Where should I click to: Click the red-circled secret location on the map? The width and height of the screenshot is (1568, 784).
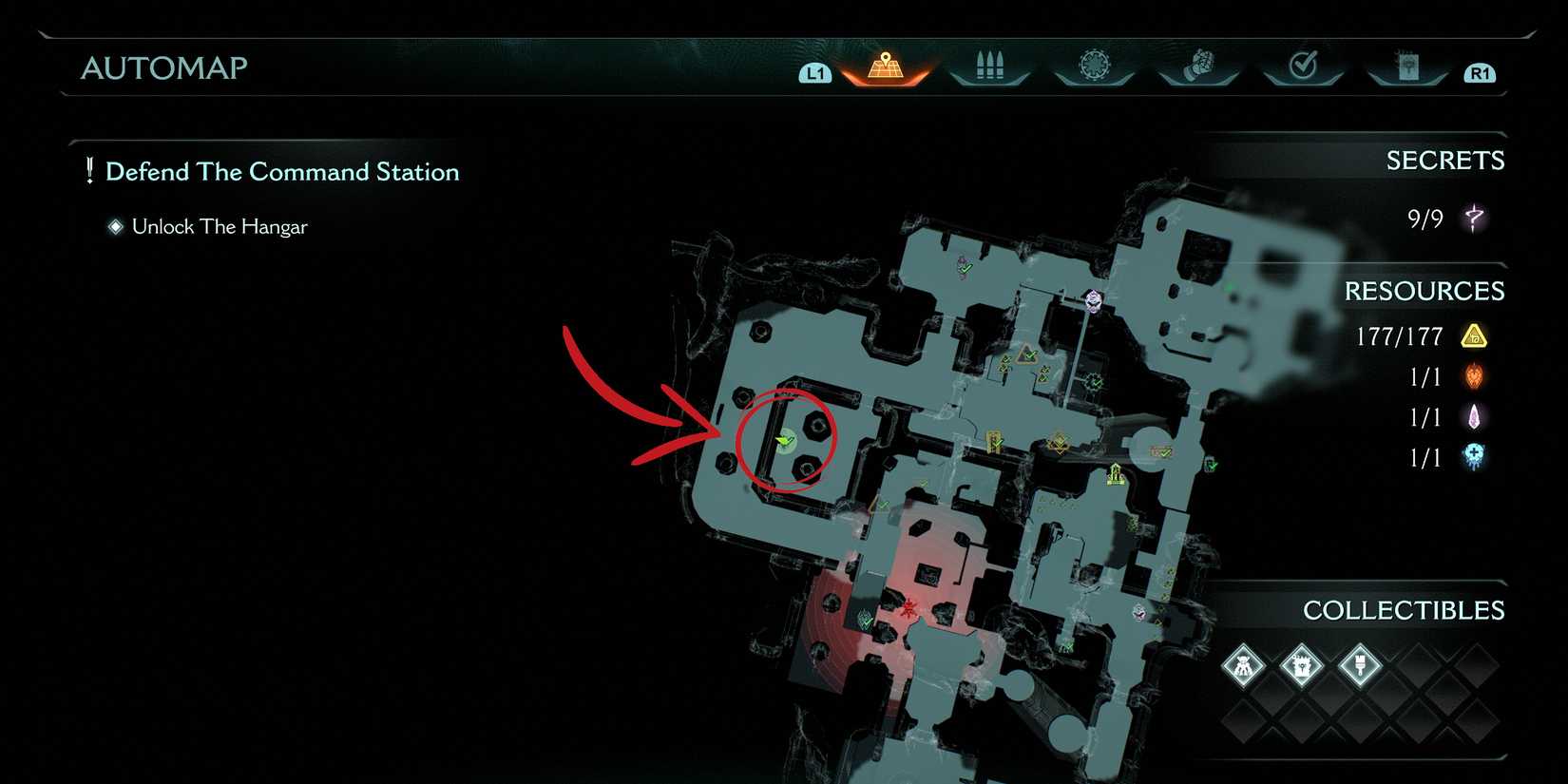click(x=785, y=439)
